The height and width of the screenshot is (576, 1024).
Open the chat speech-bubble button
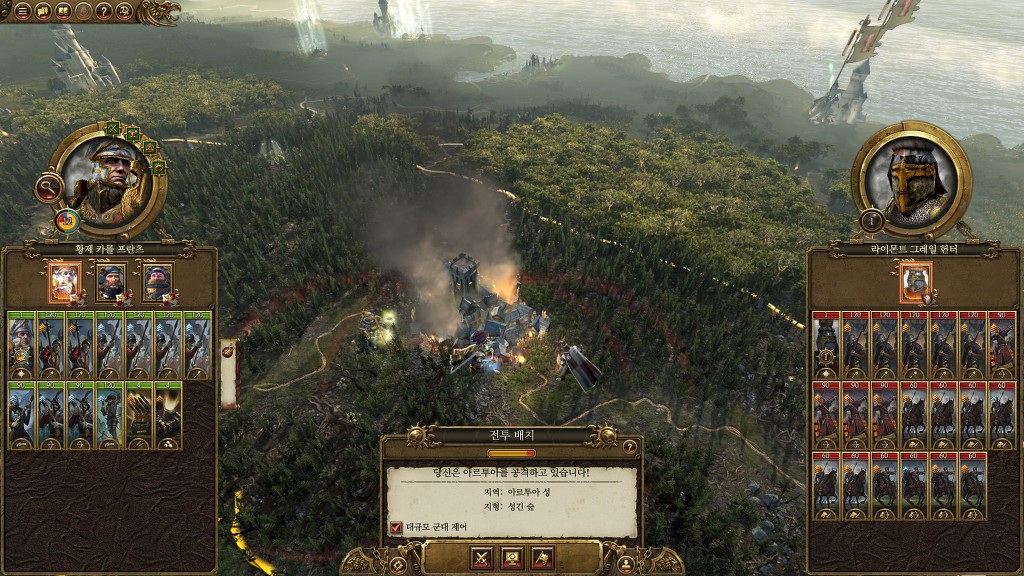point(42,11)
